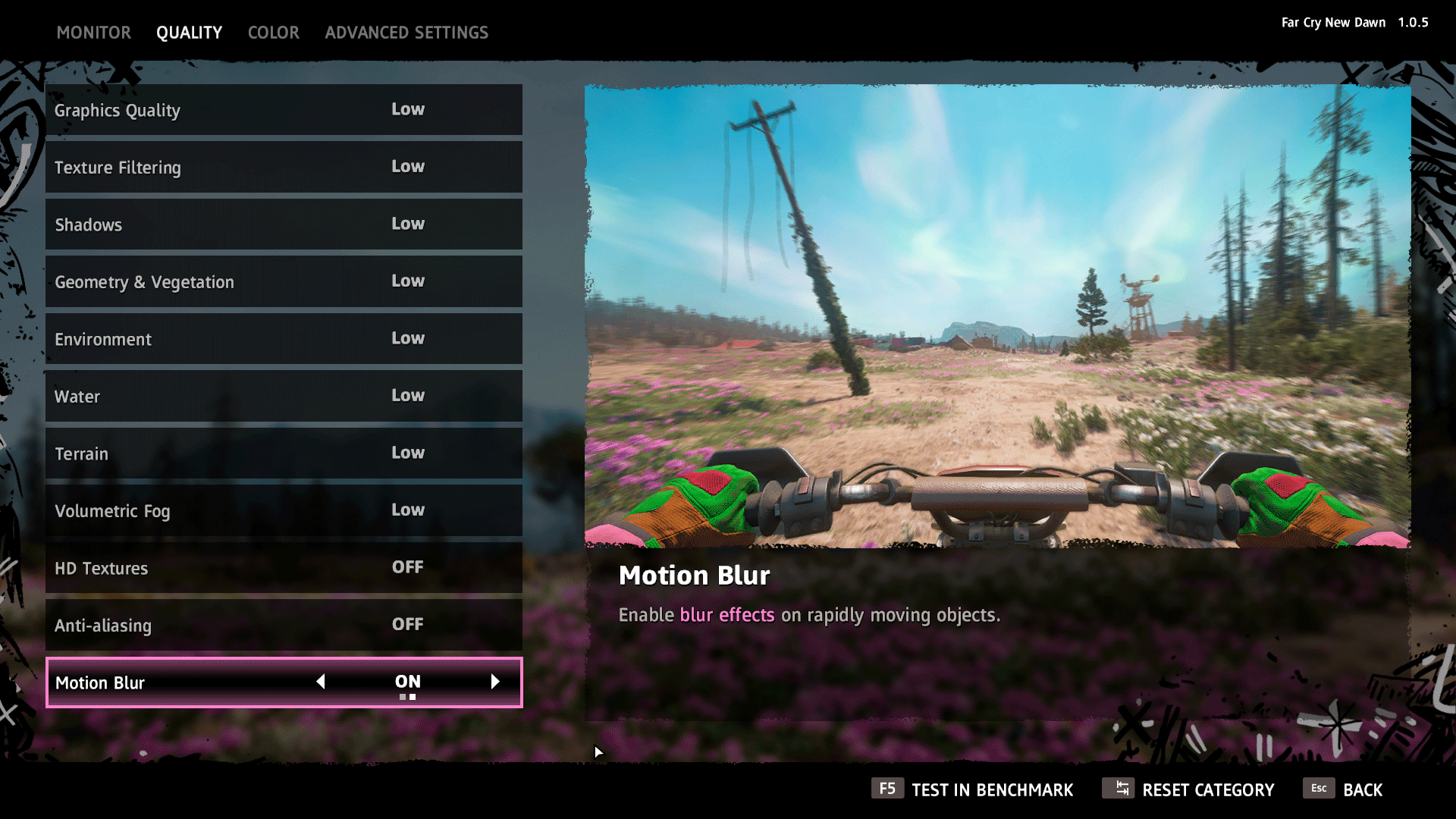Select the HD Textures row
Image resolution: width=1456 pixels, height=819 pixels.
(284, 568)
